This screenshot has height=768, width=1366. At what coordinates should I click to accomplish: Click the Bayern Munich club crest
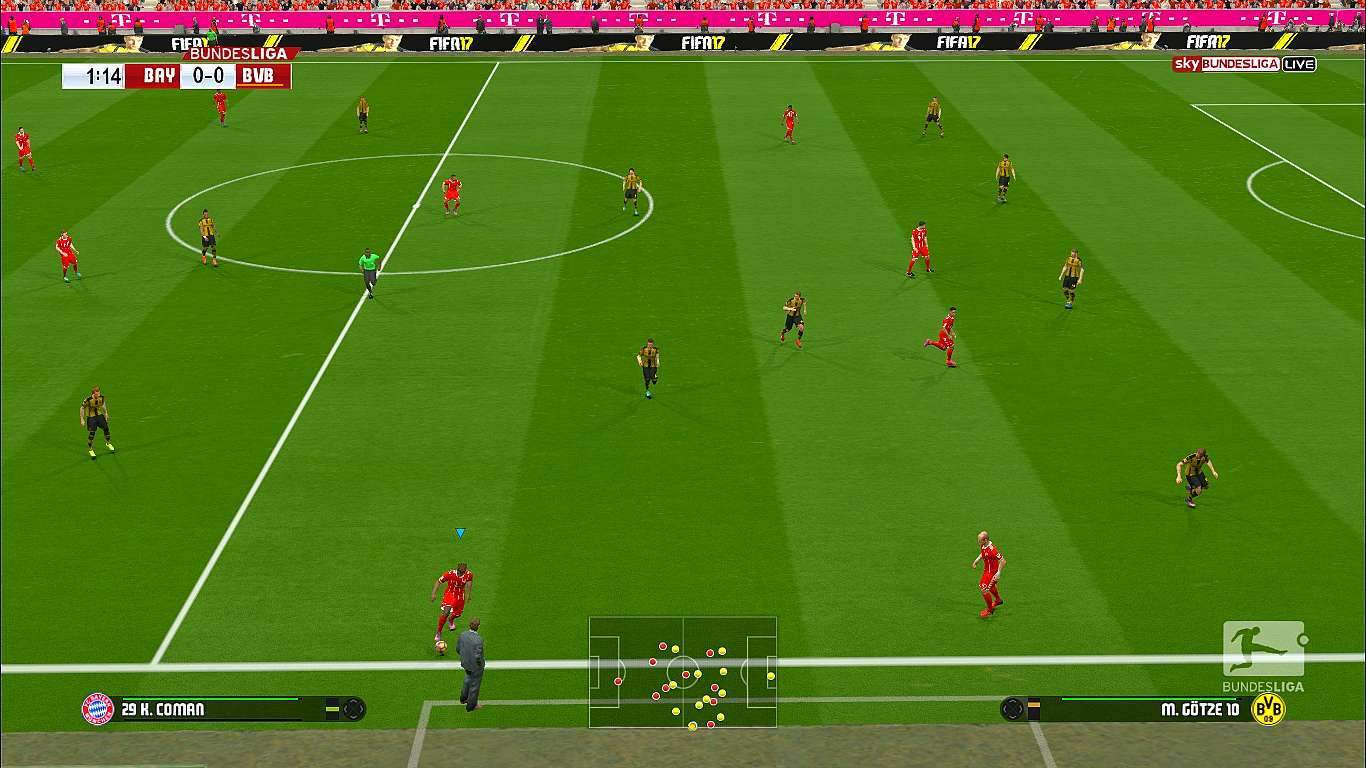coord(98,709)
